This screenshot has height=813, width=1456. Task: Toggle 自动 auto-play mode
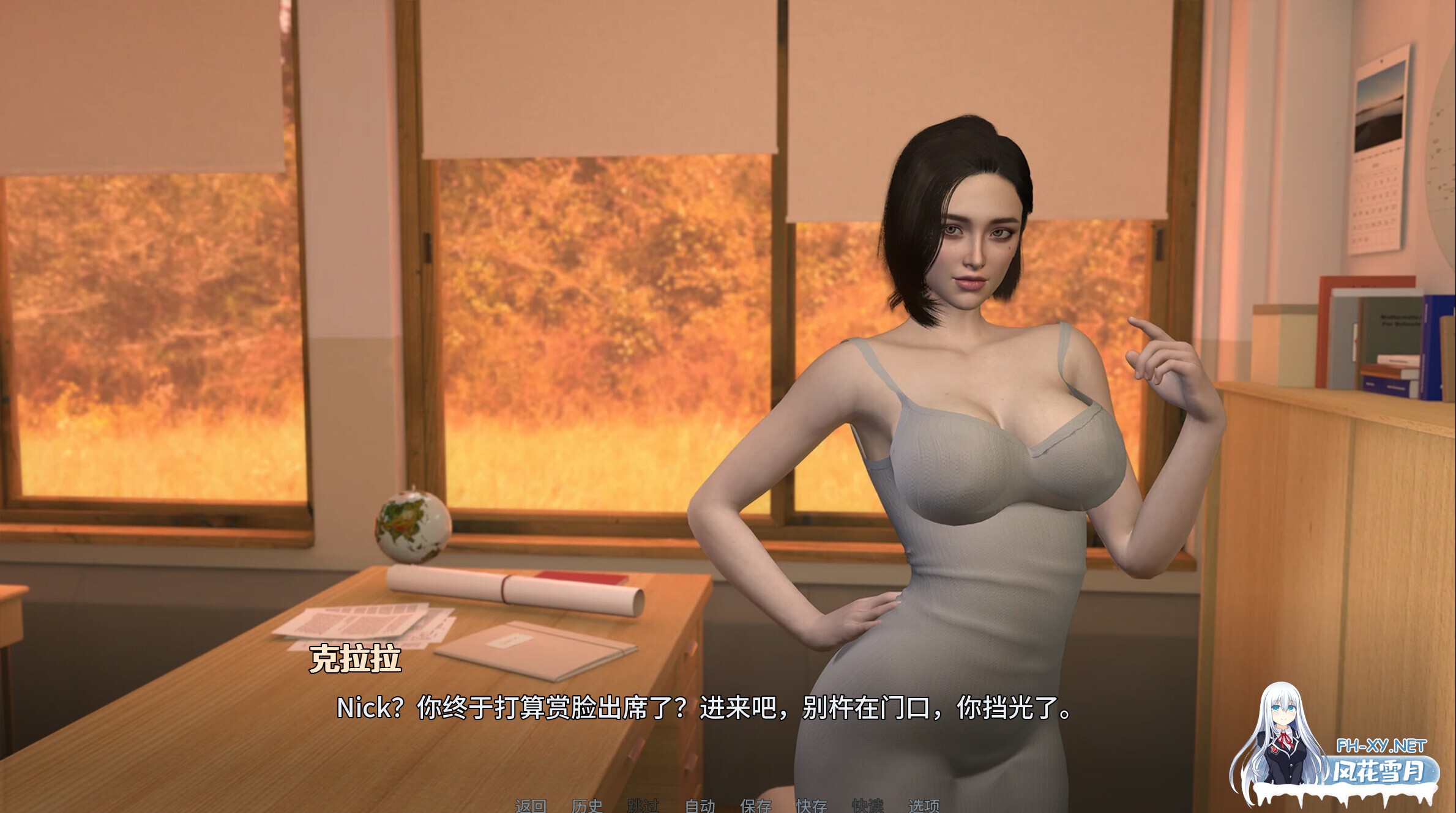coord(701,805)
